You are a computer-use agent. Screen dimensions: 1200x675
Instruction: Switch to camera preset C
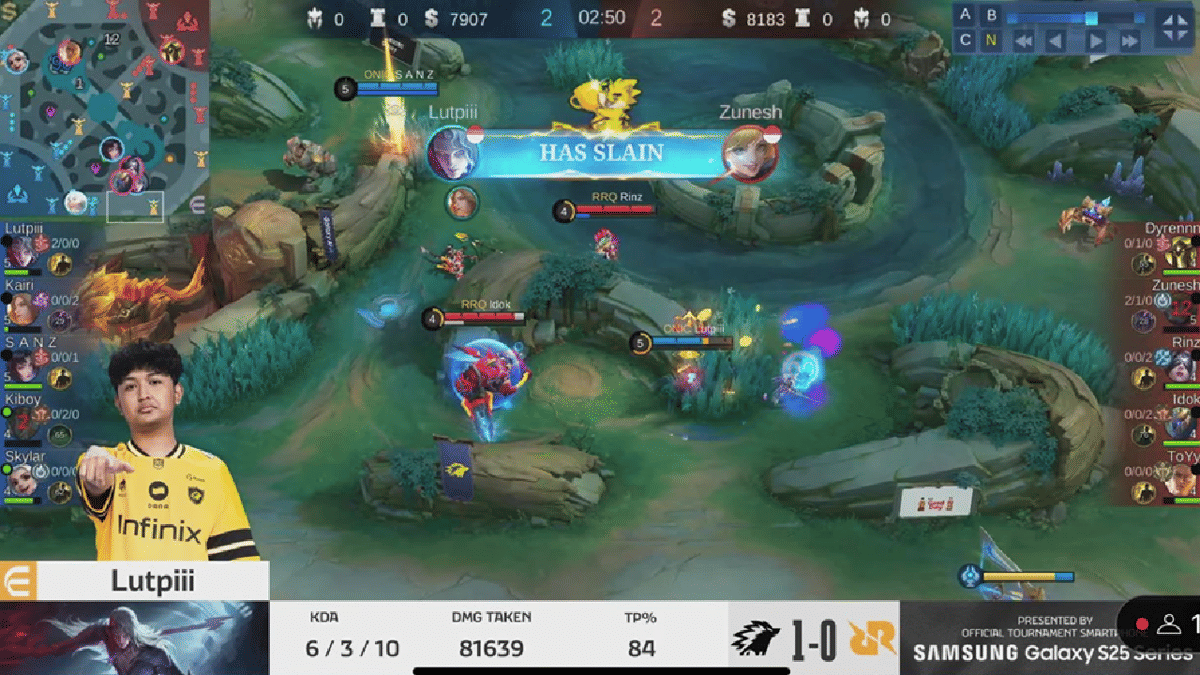[x=965, y=40]
